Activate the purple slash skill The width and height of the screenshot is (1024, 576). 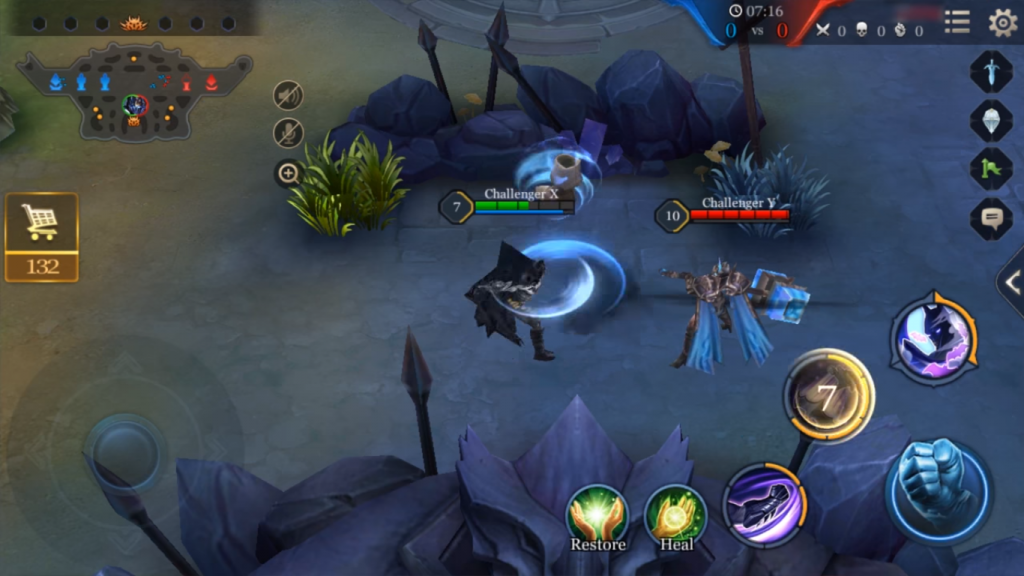[765, 504]
